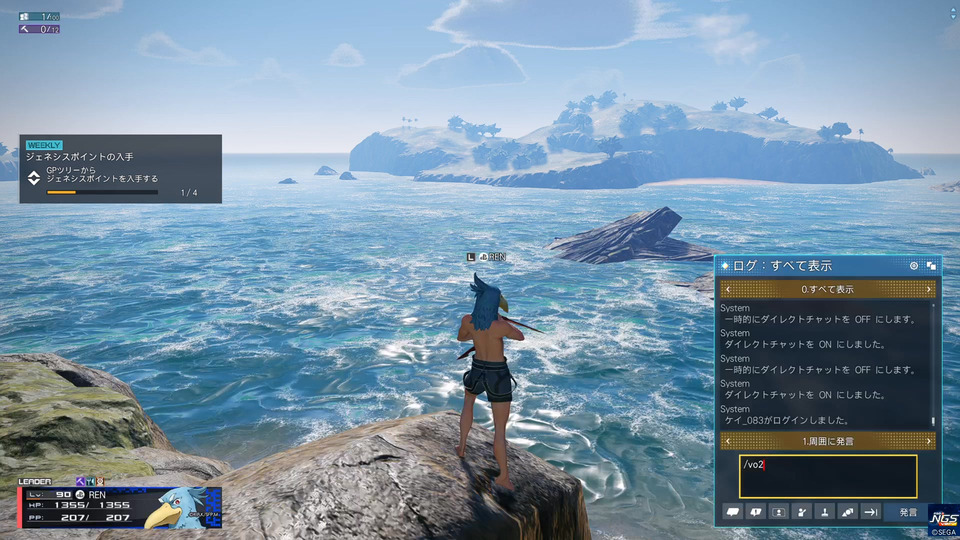Toggle the chat log window size icon
The image size is (960, 540).
coord(930,266)
